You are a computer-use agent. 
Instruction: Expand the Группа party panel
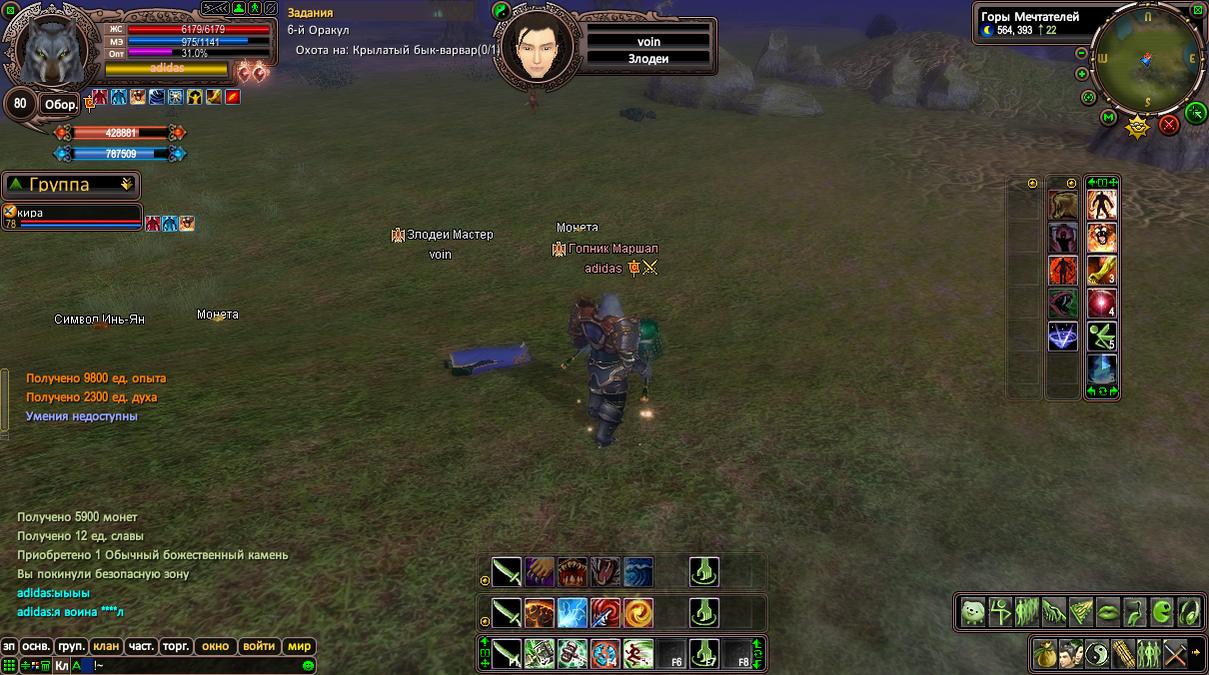tap(126, 184)
